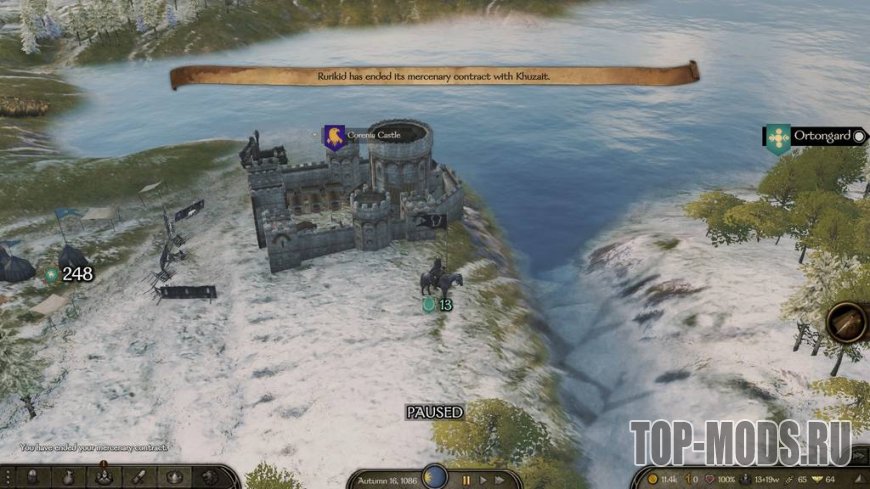Open the inventory sack icon
The image size is (870, 489).
[x=68, y=477]
